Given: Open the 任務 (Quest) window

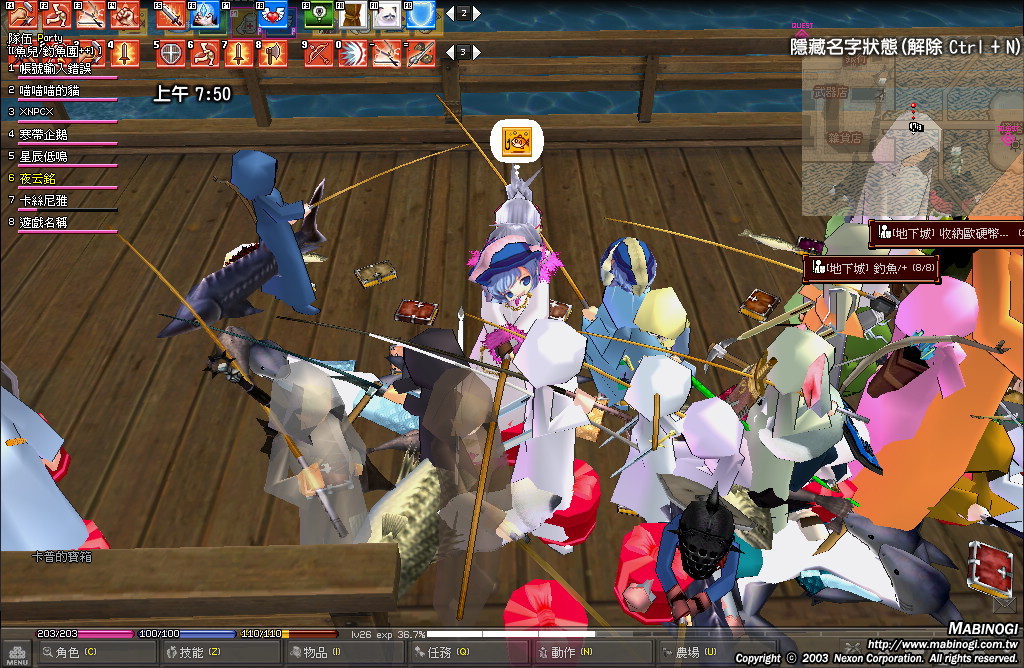Looking at the screenshot, I should coord(439,653).
